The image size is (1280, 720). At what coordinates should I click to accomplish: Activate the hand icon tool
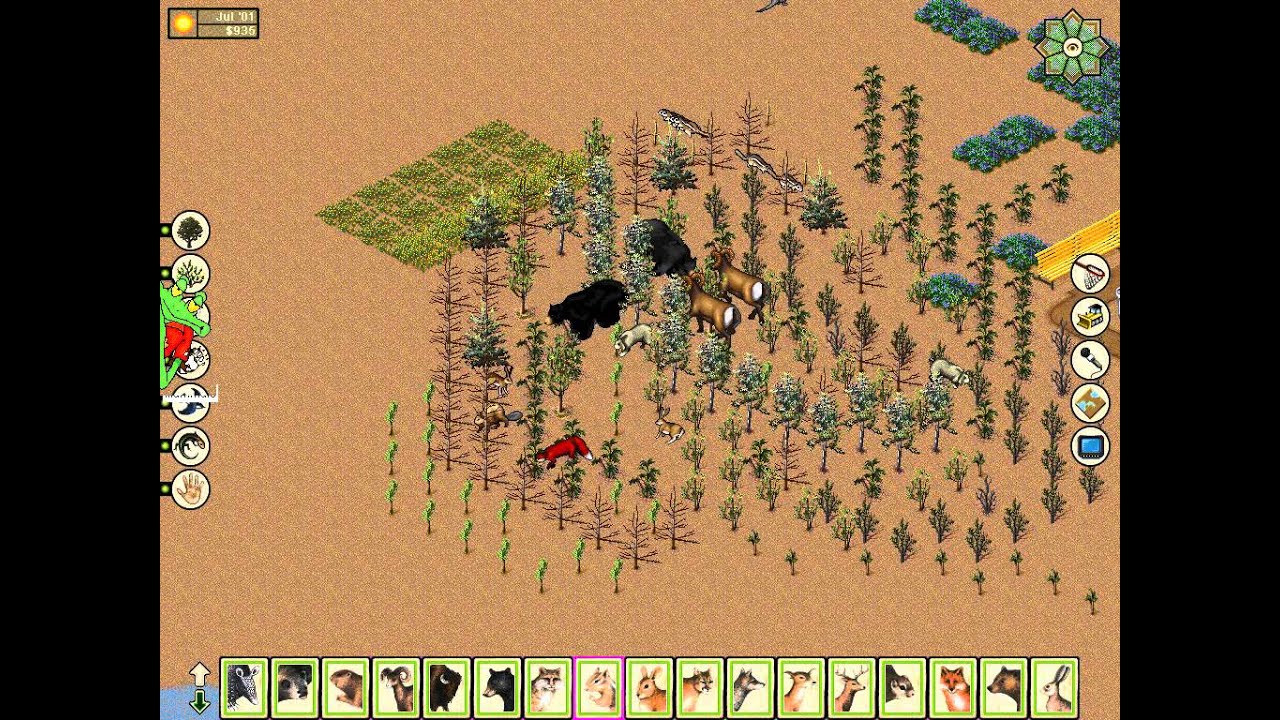[x=190, y=489]
